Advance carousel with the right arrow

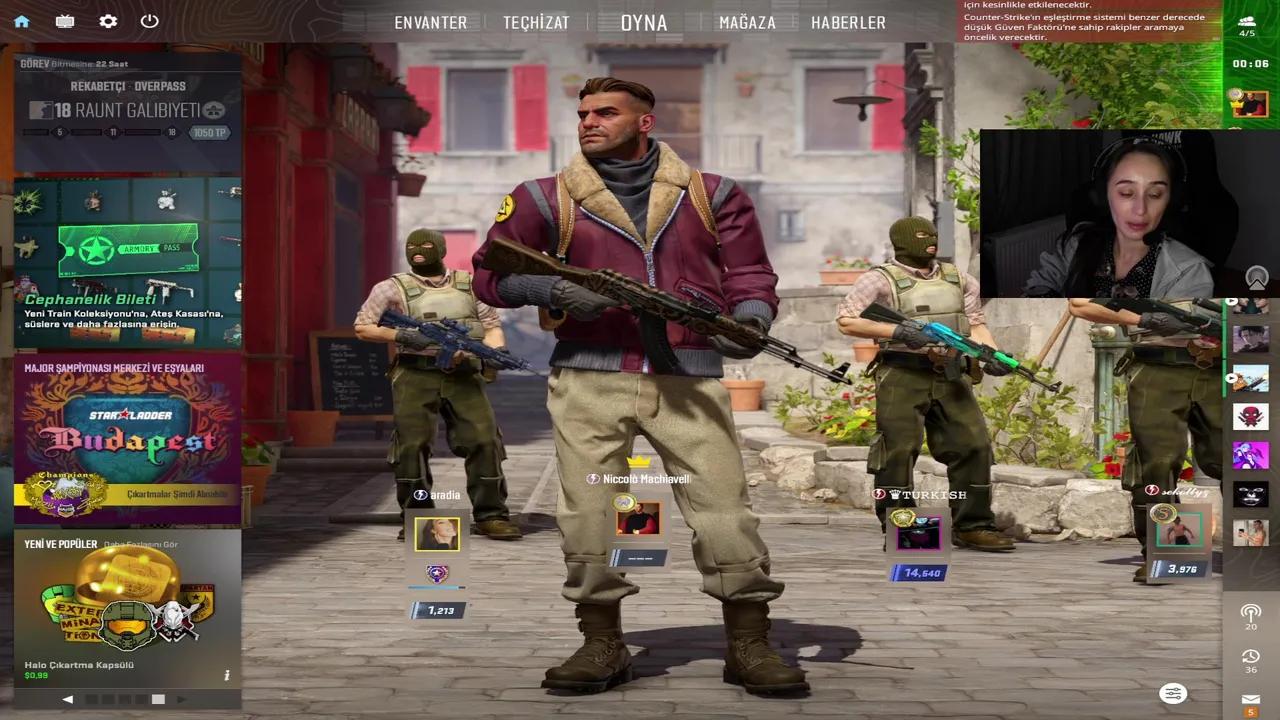tap(182, 699)
